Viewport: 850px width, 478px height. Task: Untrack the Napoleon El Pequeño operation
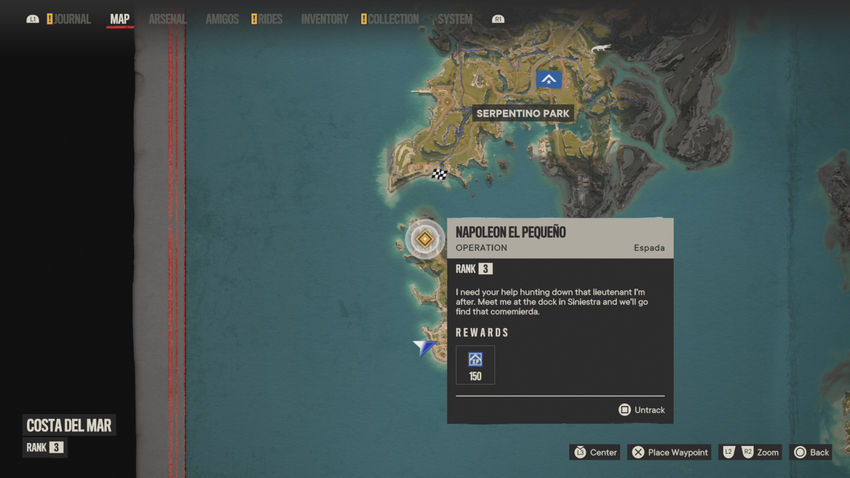[641, 410]
